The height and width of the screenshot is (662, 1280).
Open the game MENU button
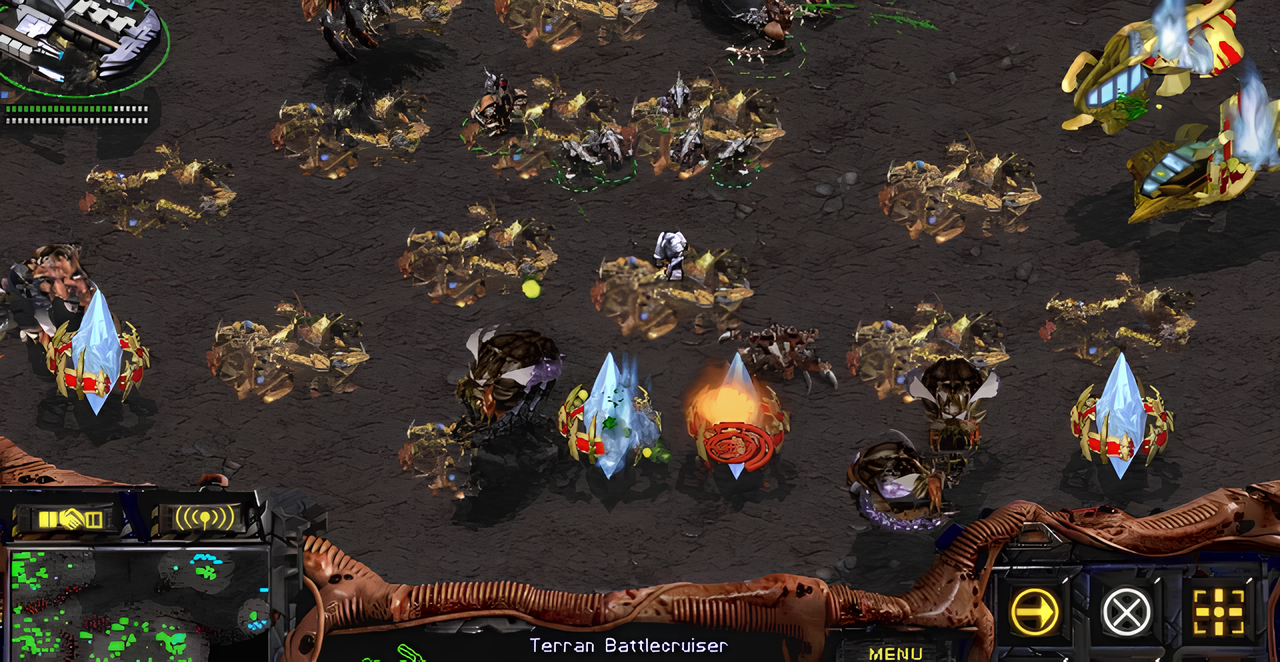895,653
